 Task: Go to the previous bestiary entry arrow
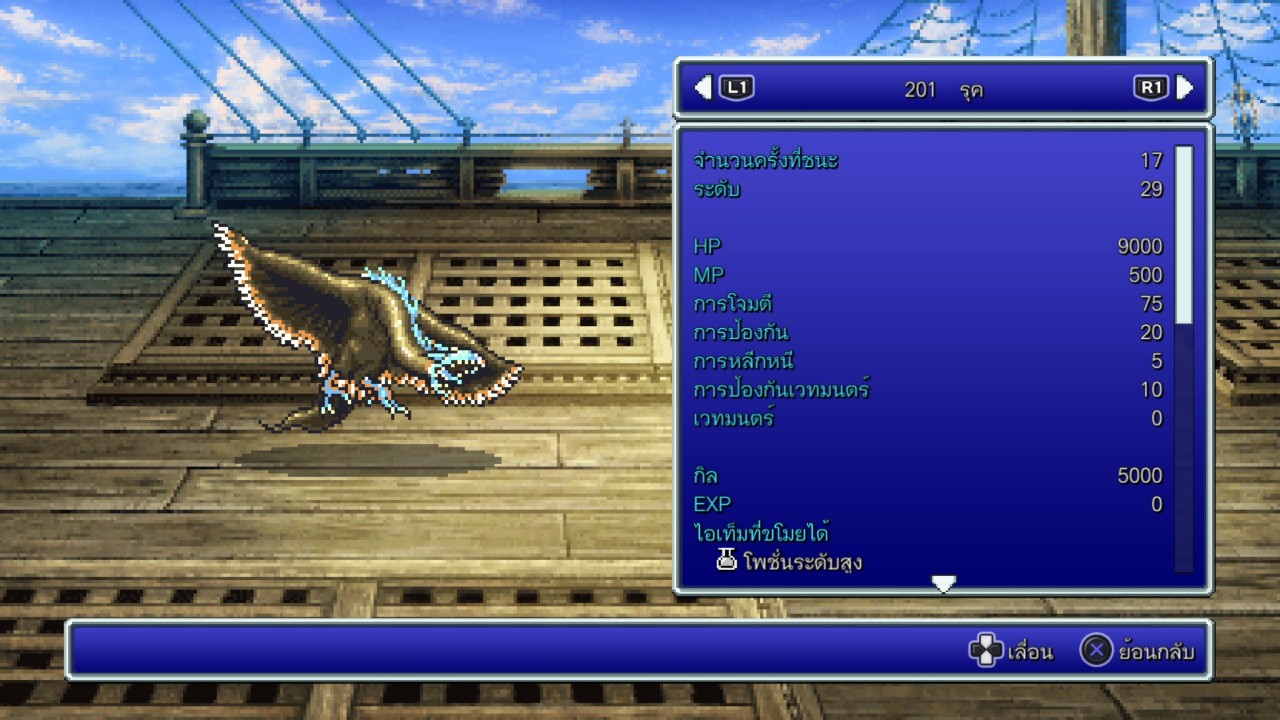(x=703, y=88)
